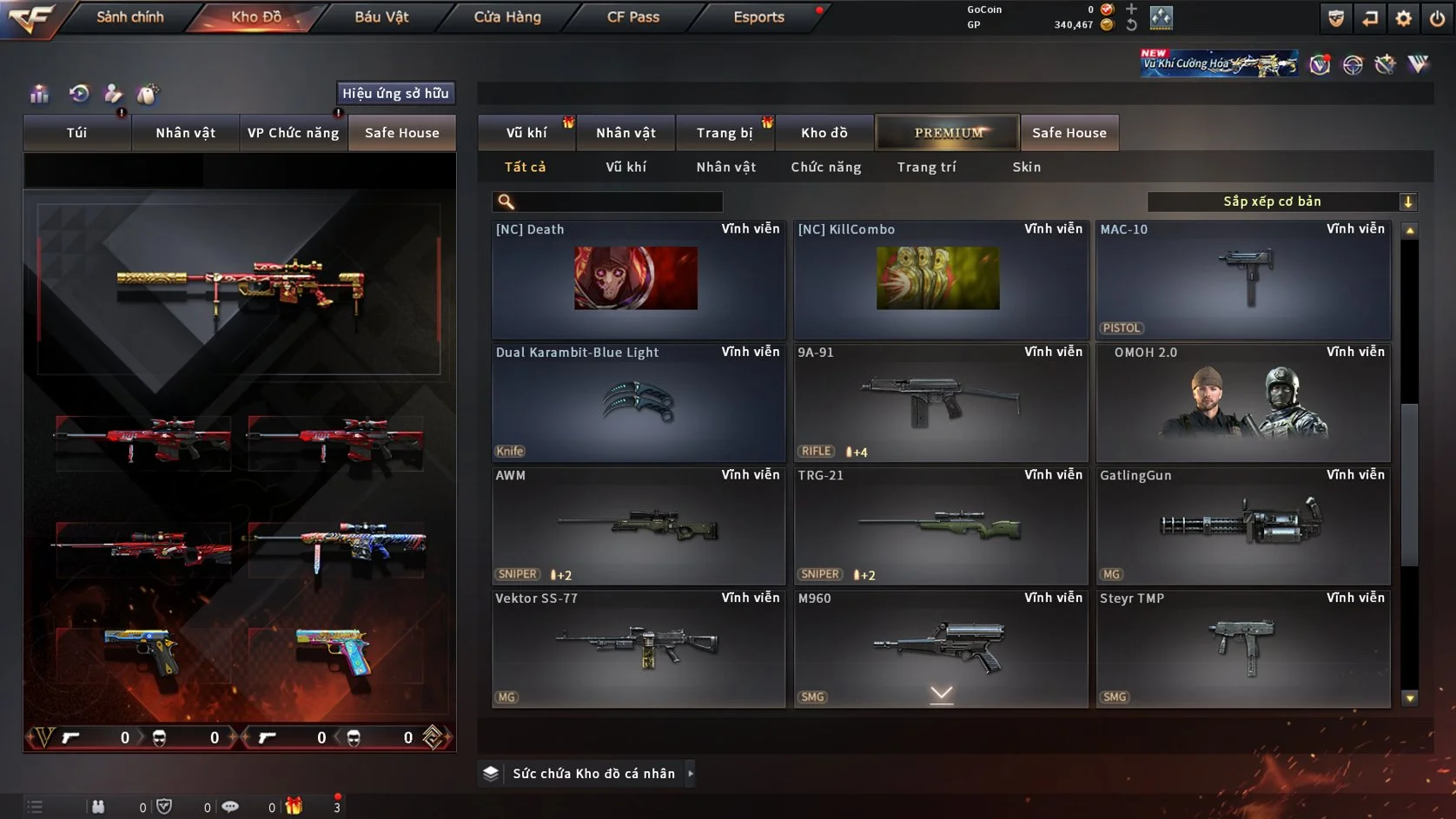The width and height of the screenshot is (1456, 819).
Task: Filter items by Skin category
Action: tap(1026, 167)
